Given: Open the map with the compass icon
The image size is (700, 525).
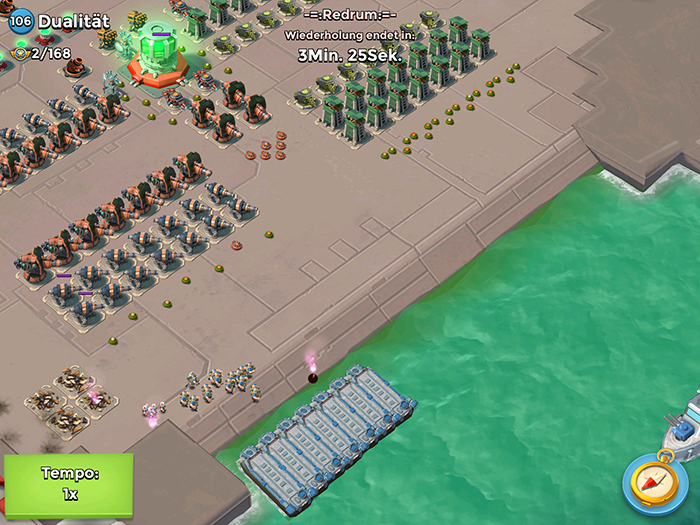Looking at the screenshot, I should tap(655, 482).
